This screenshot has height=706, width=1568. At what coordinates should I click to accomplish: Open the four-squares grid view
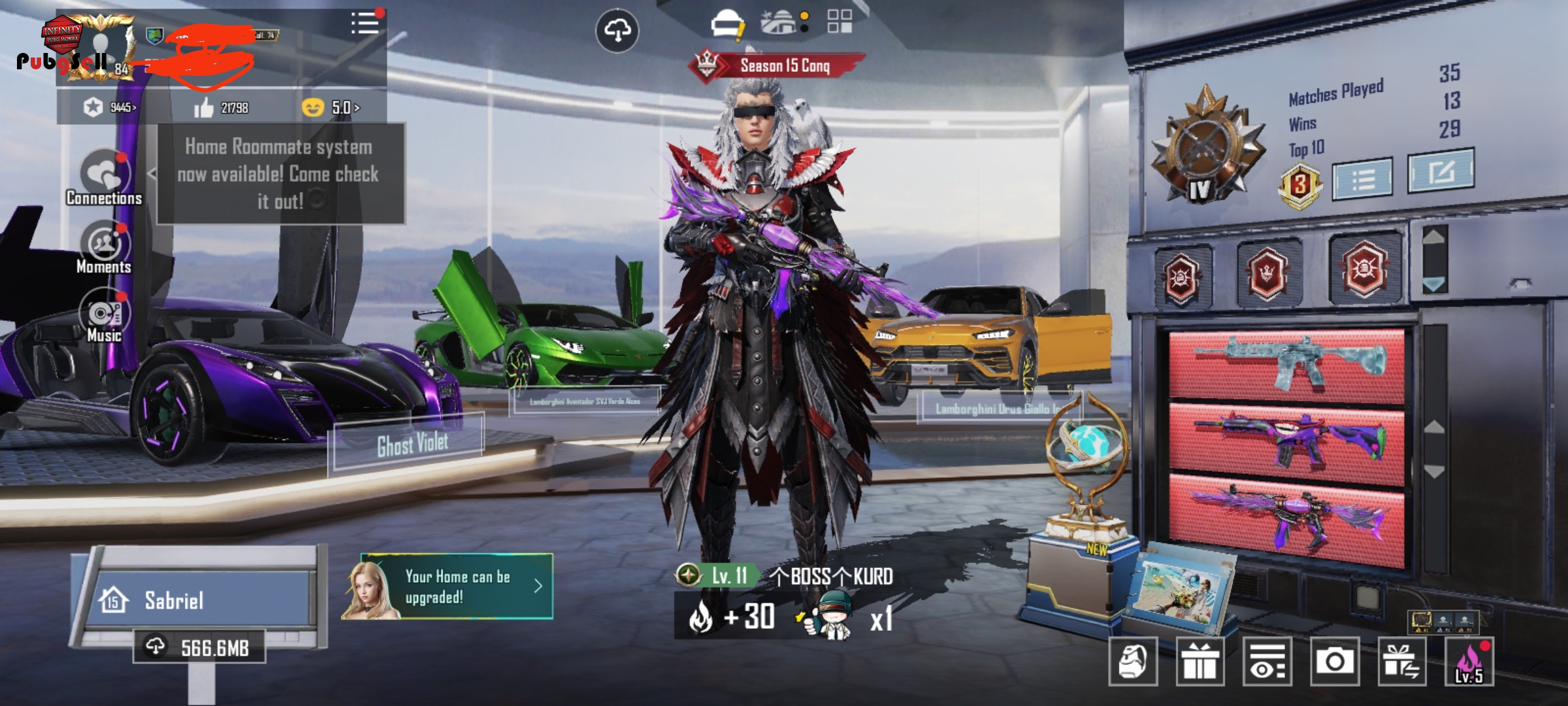tap(840, 22)
